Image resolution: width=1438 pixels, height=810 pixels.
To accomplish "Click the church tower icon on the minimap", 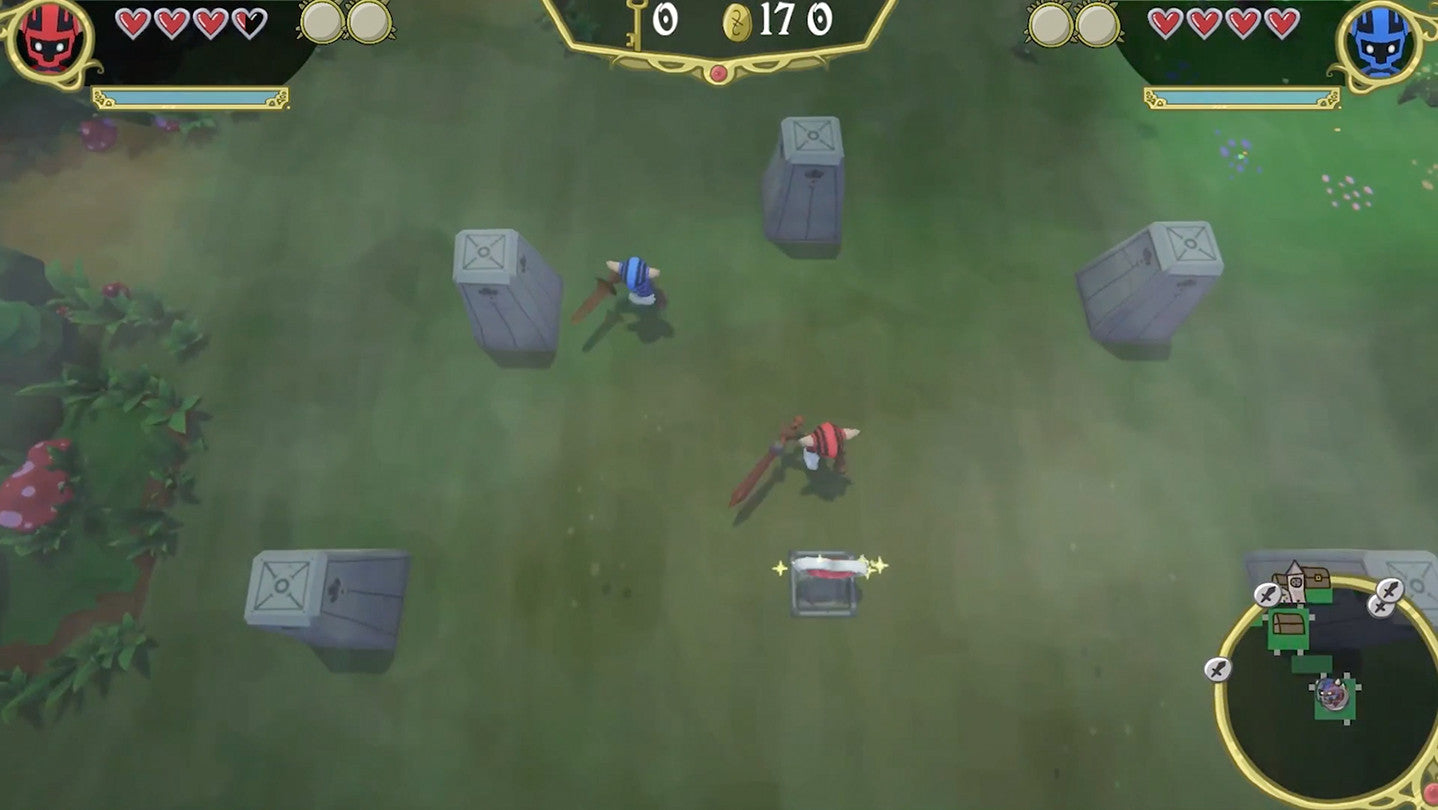I will 1295,578.
